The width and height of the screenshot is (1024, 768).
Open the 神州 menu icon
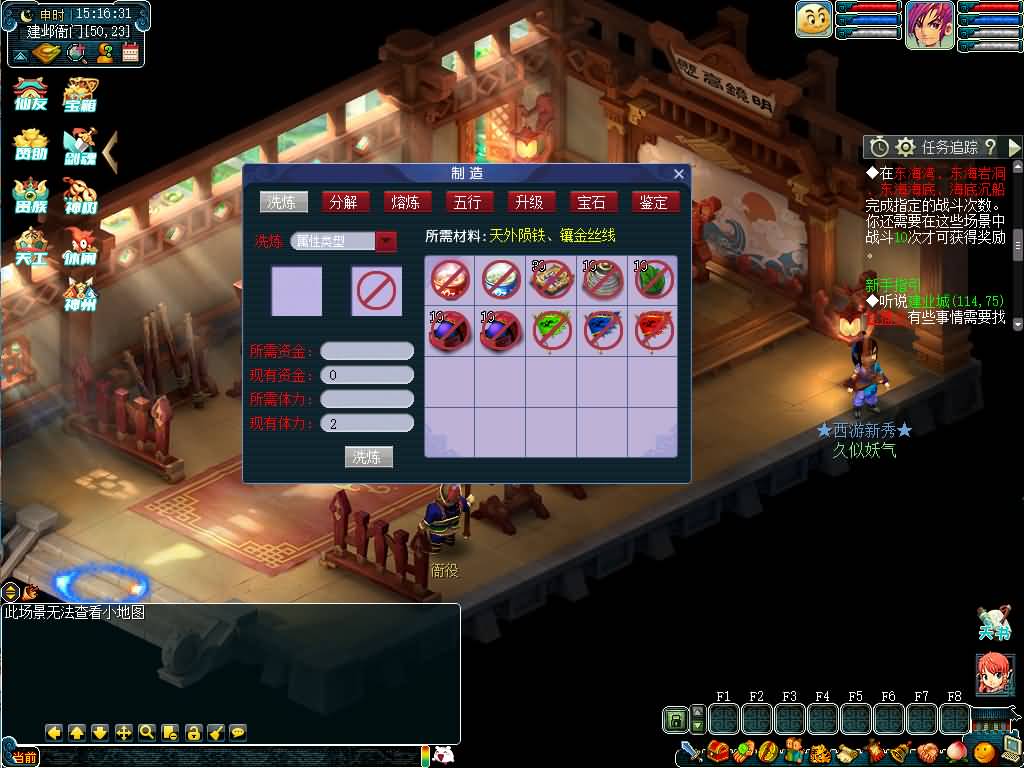coord(80,296)
